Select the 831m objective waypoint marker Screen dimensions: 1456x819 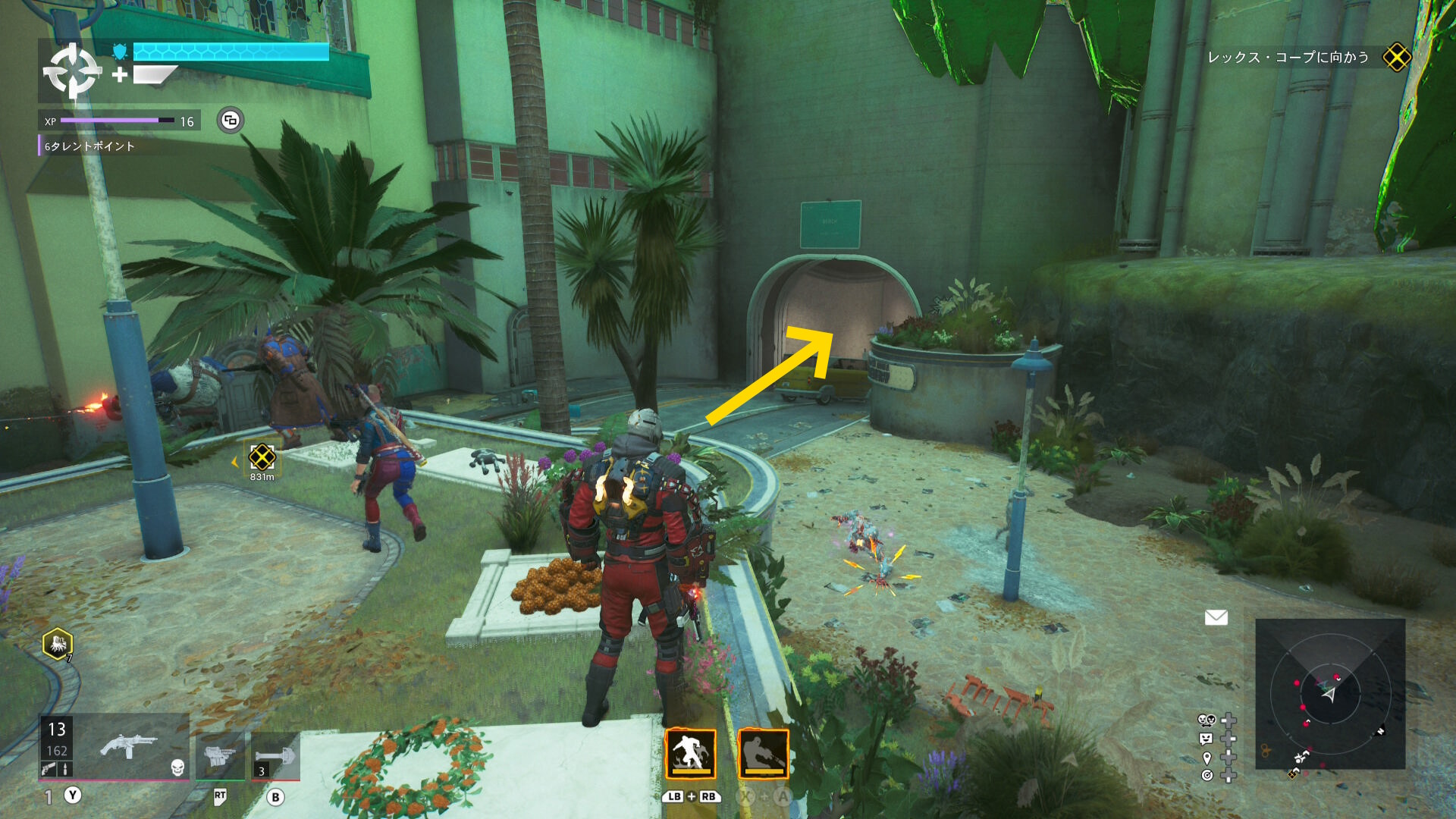click(262, 457)
